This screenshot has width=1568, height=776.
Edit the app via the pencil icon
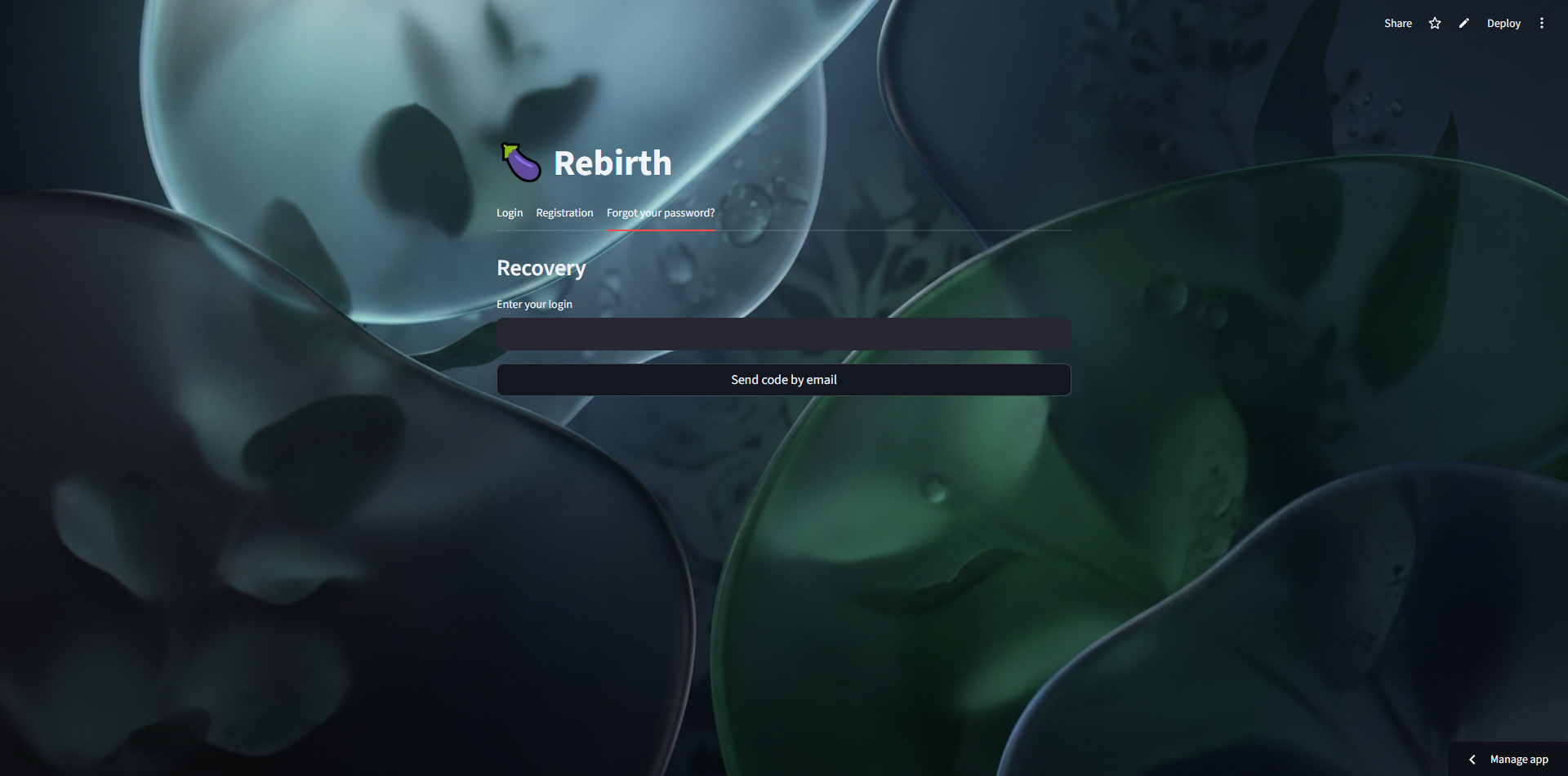click(x=1463, y=23)
